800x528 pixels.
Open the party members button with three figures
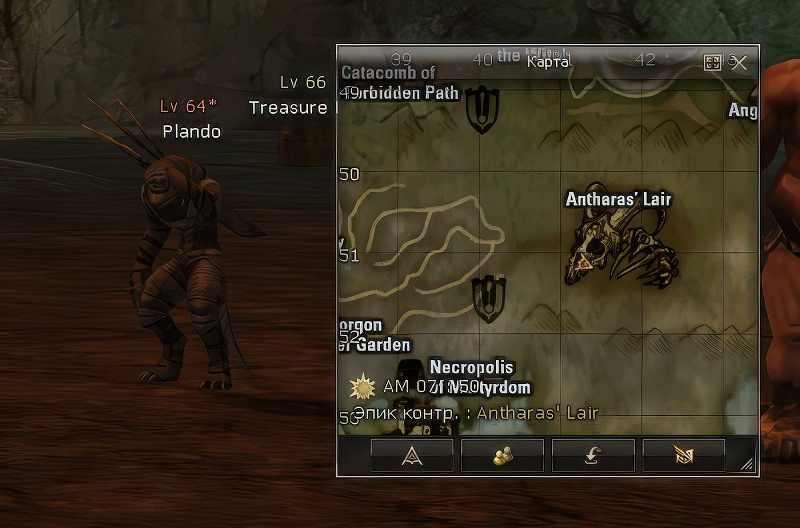point(502,455)
